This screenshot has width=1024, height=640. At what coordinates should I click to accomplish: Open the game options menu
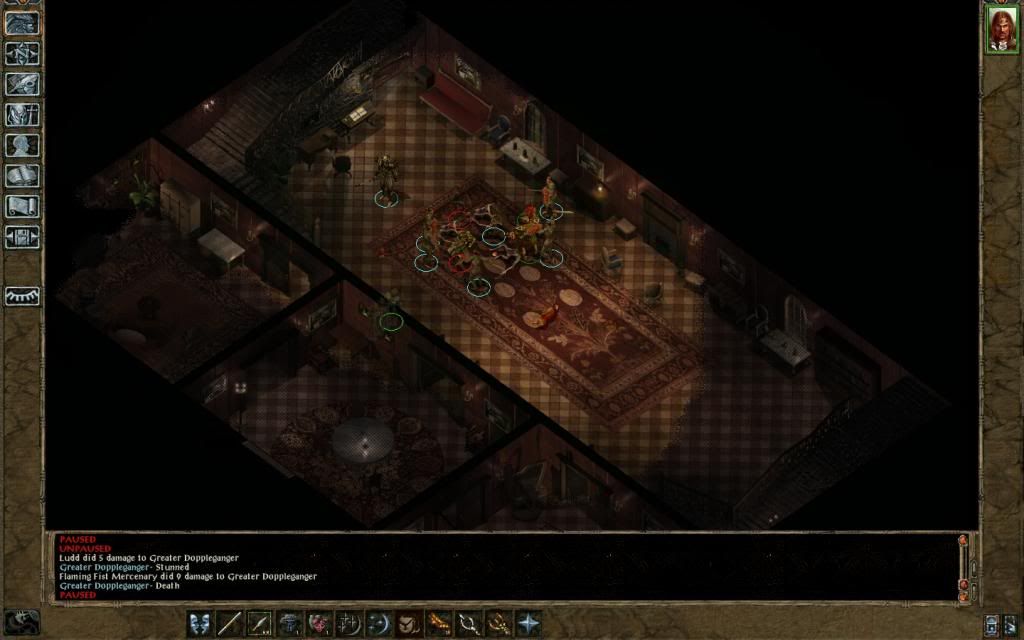coord(22,237)
